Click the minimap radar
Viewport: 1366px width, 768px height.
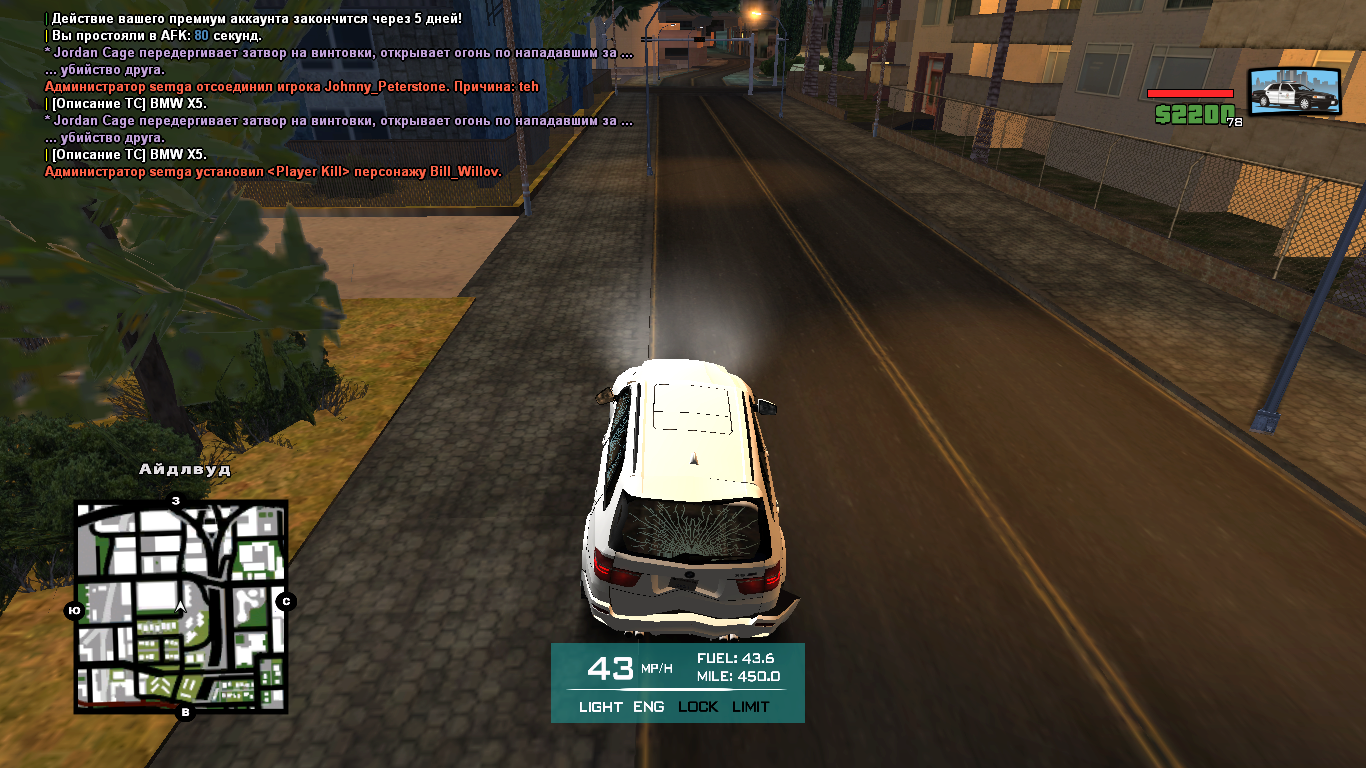click(x=181, y=606)
